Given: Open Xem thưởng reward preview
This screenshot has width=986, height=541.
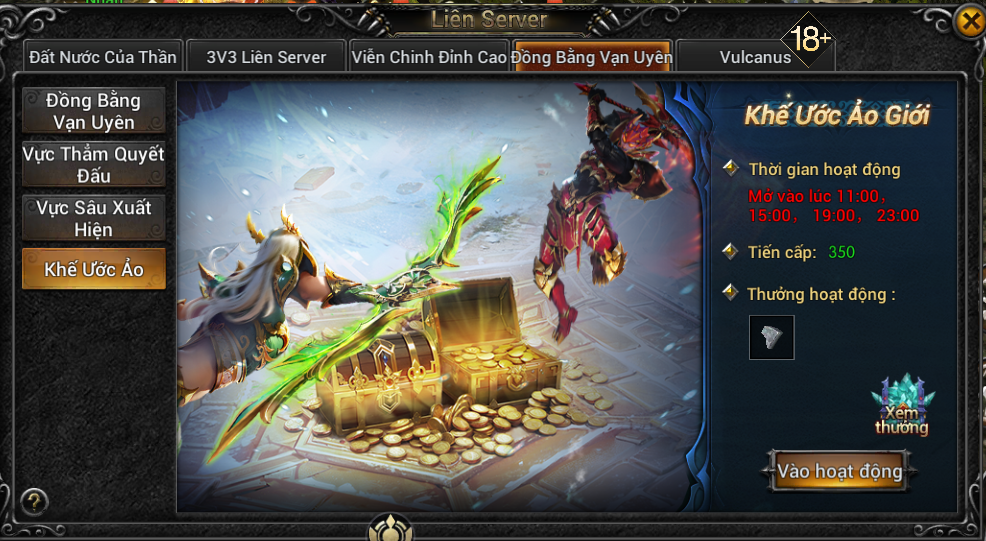Looking at the screenshot, I should (x=902, y=407).
